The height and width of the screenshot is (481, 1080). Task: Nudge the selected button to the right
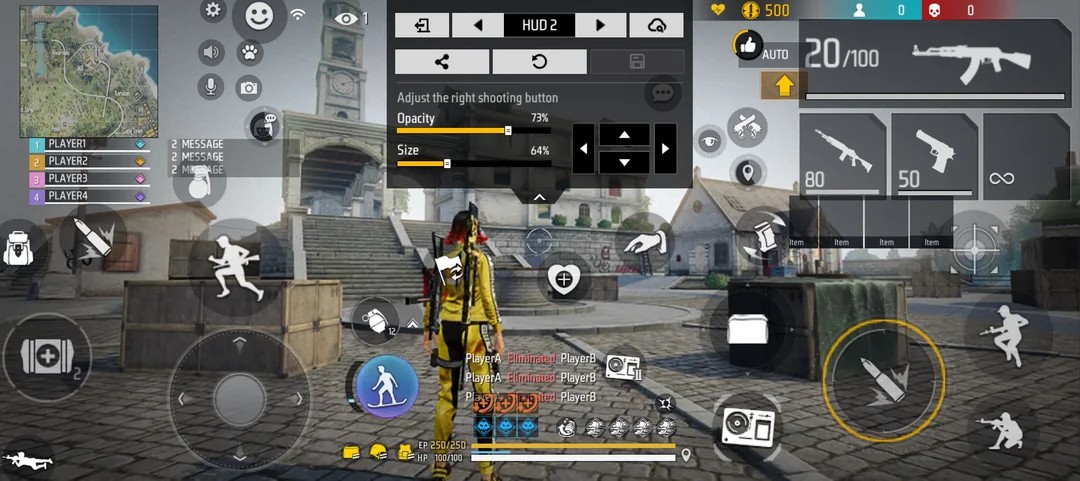[x=665, y=149]
